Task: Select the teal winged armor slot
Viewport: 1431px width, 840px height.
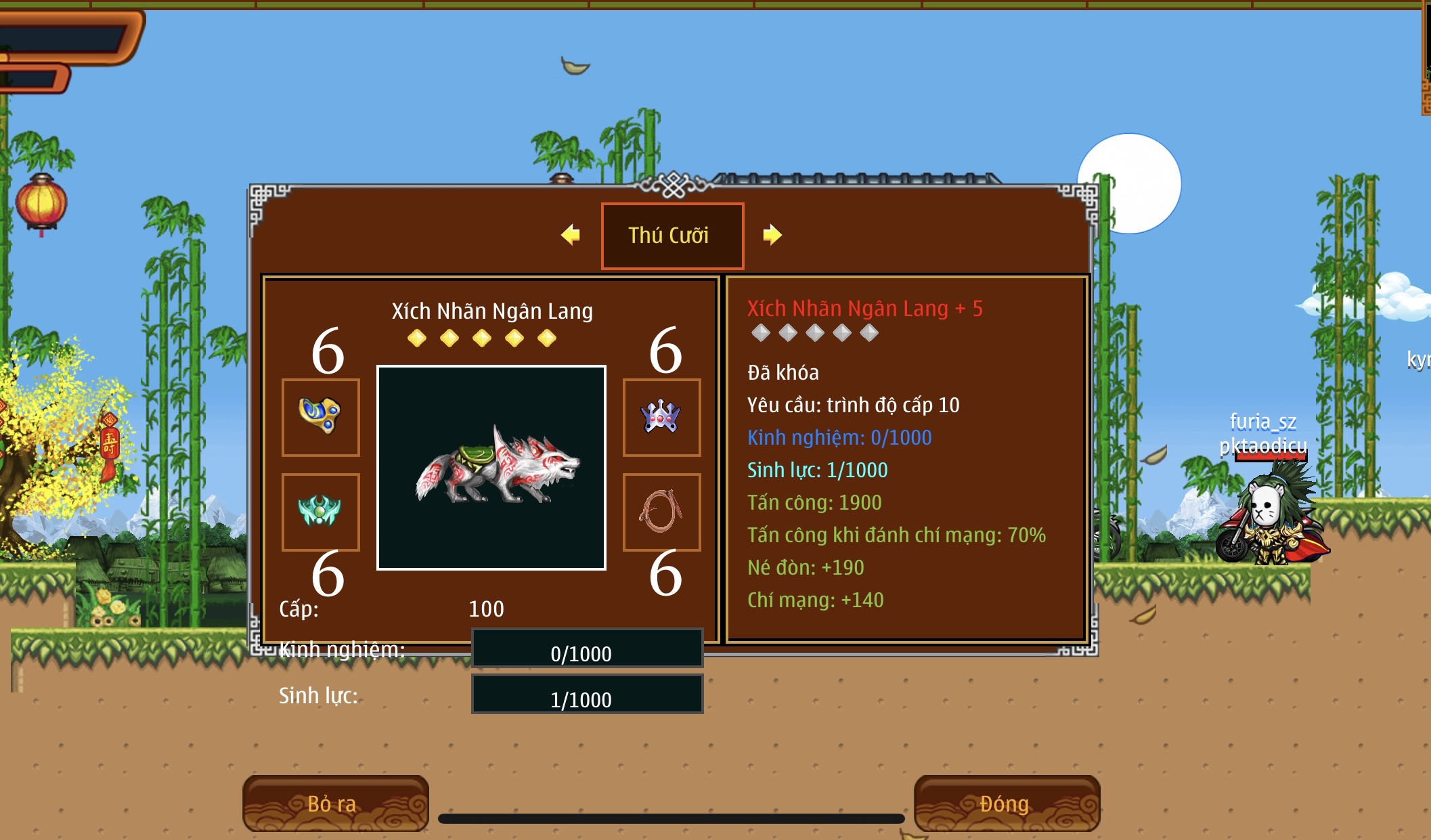Action: point(320,512)
